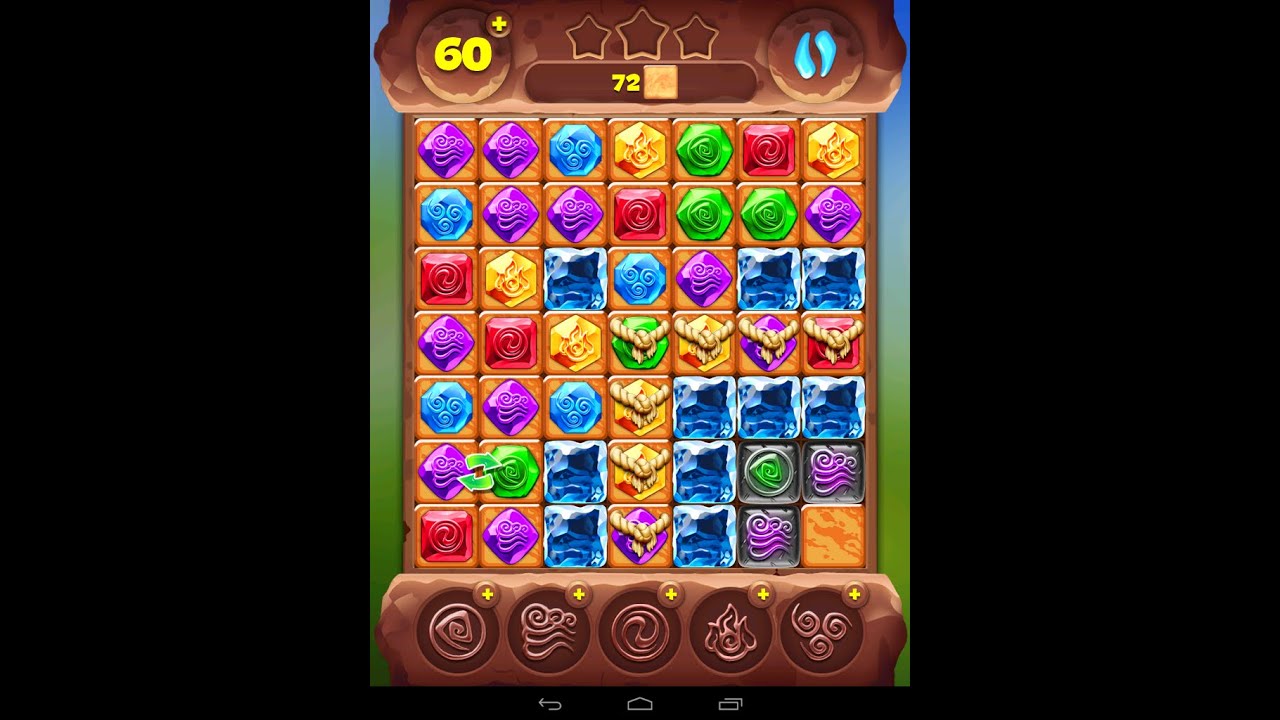
Task: Pick the rope-tied green gem
Action: tap(639, 343)
